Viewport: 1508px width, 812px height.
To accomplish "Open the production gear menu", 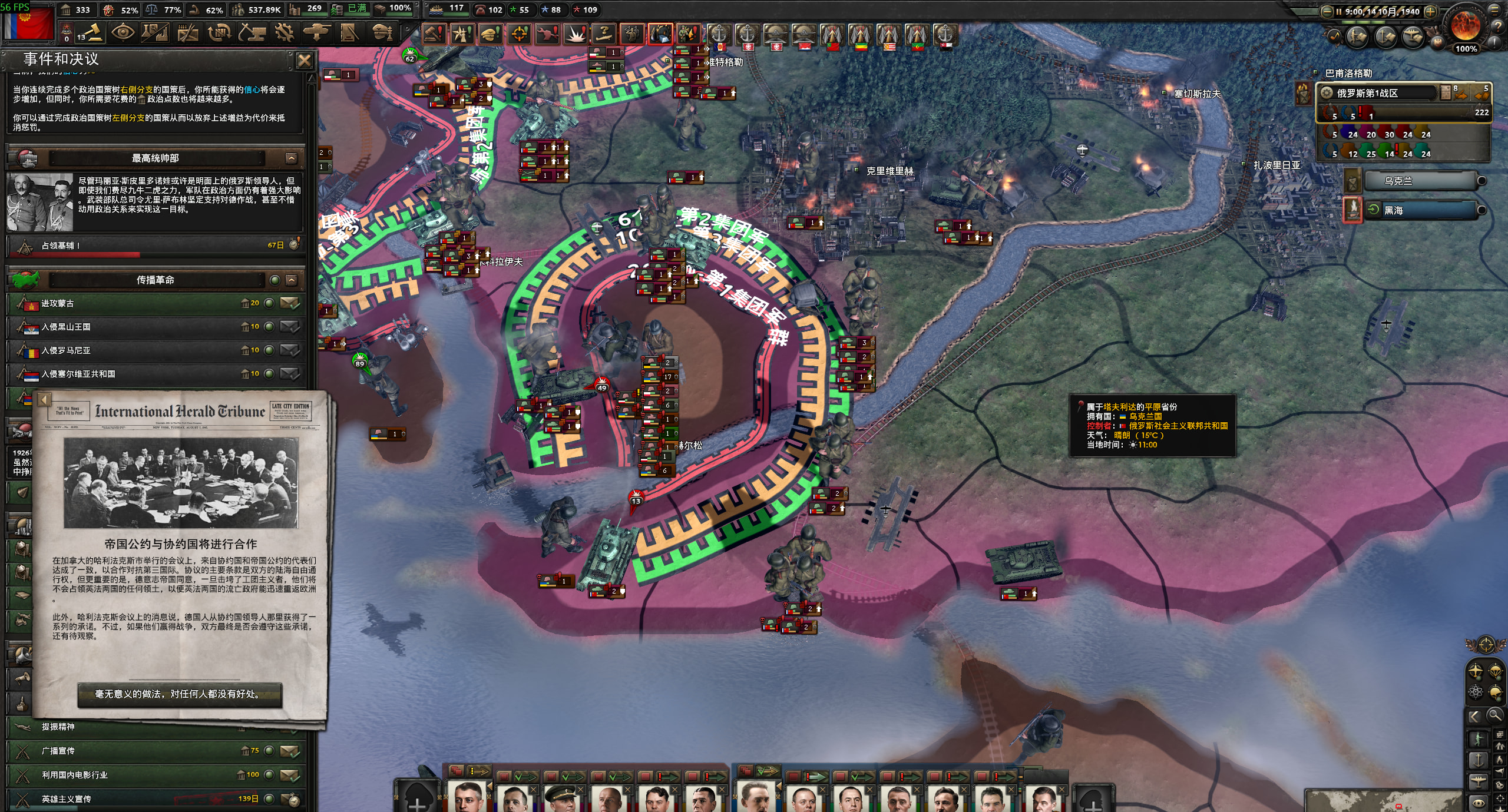I will (285, 32).
